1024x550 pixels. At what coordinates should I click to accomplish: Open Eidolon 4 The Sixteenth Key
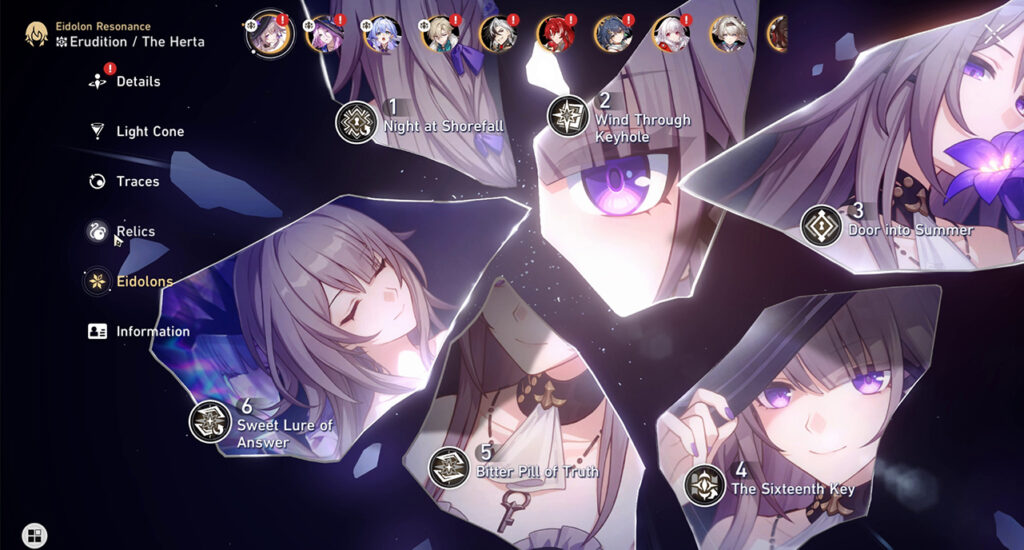pyautogui.click(x=705, y=485)
